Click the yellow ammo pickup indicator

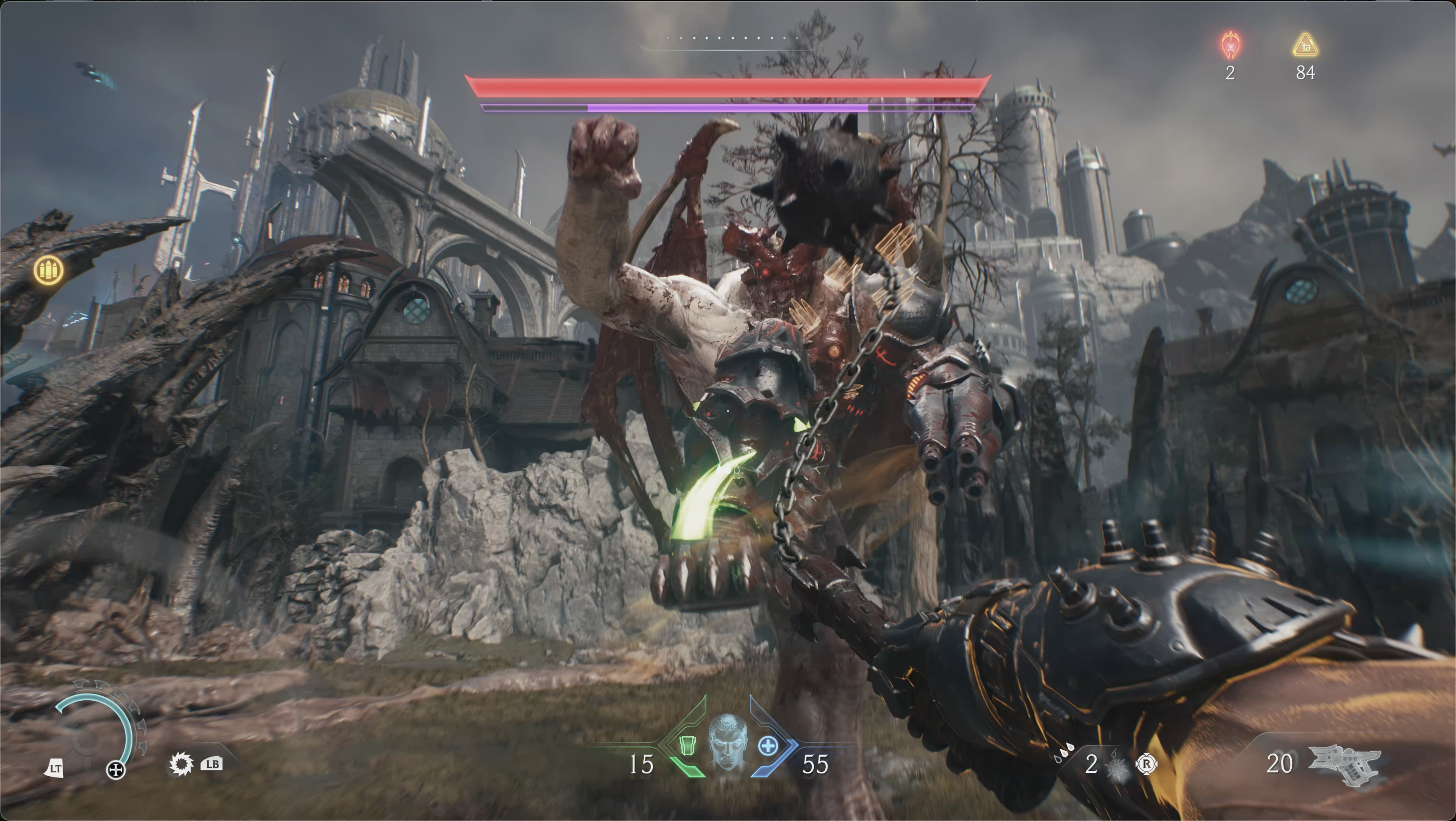click(48, 269)
